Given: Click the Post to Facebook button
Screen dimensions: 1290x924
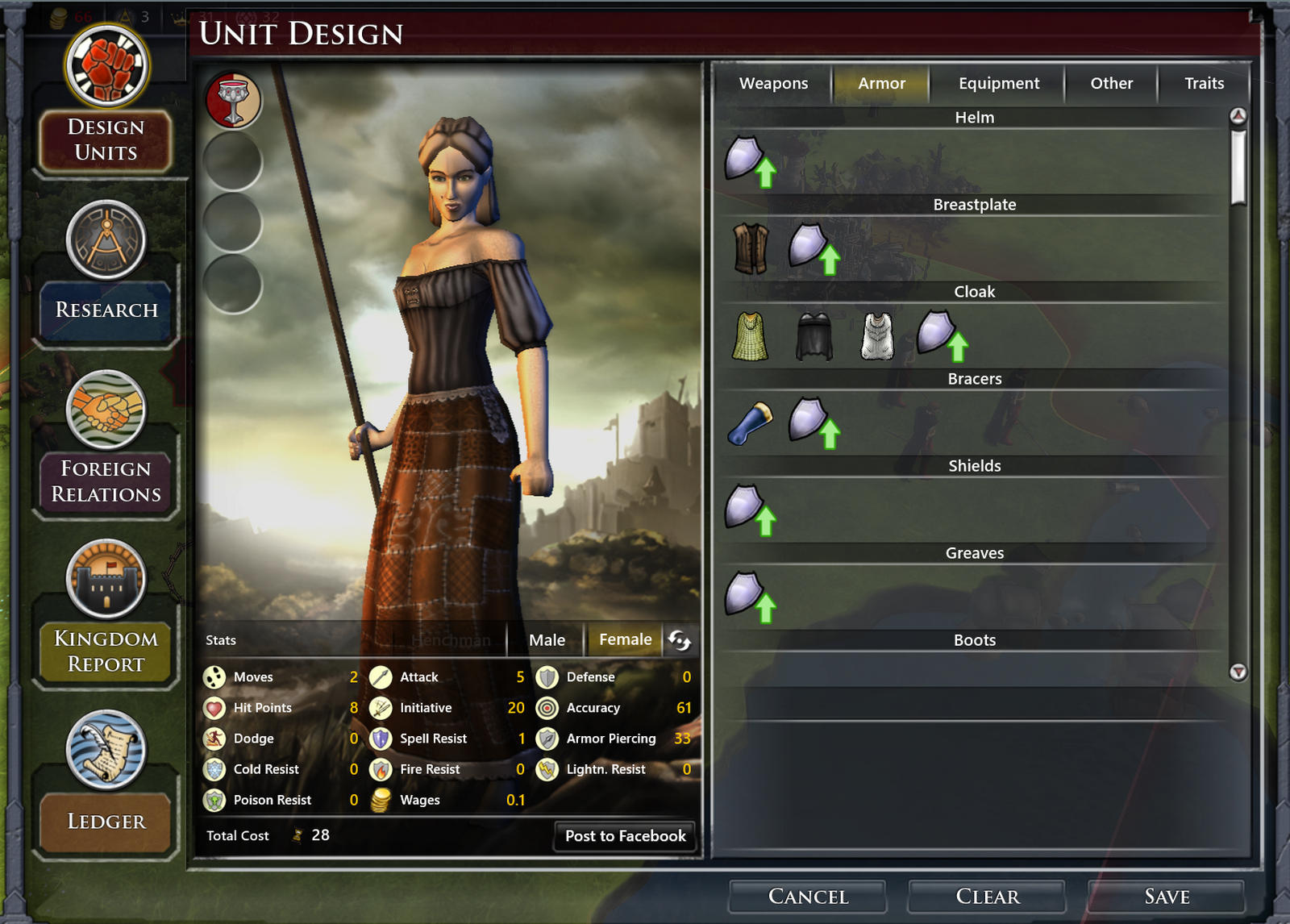Looking at the screenshot, I should [x=624, y=836].
